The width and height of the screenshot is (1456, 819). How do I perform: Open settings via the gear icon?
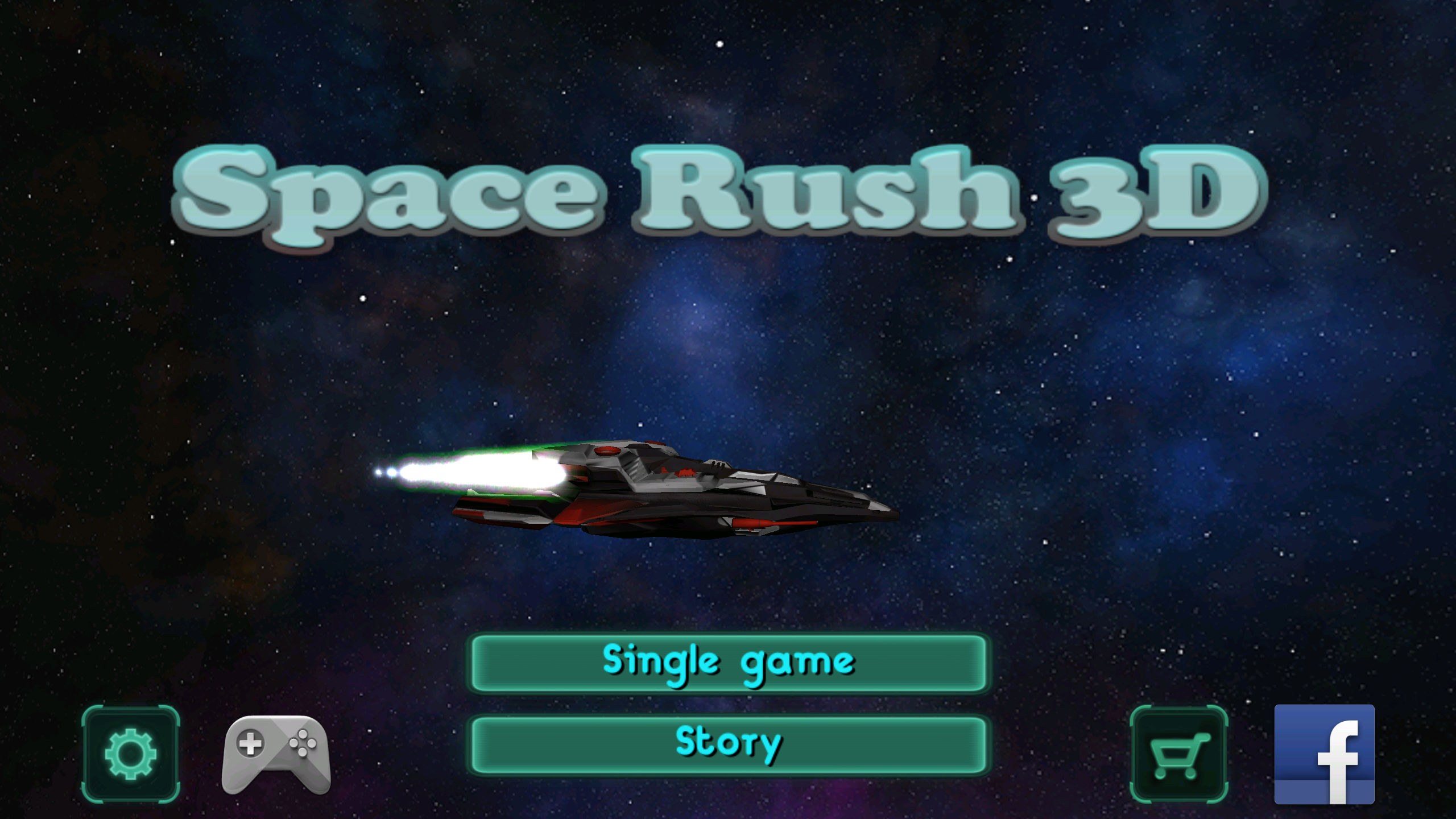tap(131, 754)
